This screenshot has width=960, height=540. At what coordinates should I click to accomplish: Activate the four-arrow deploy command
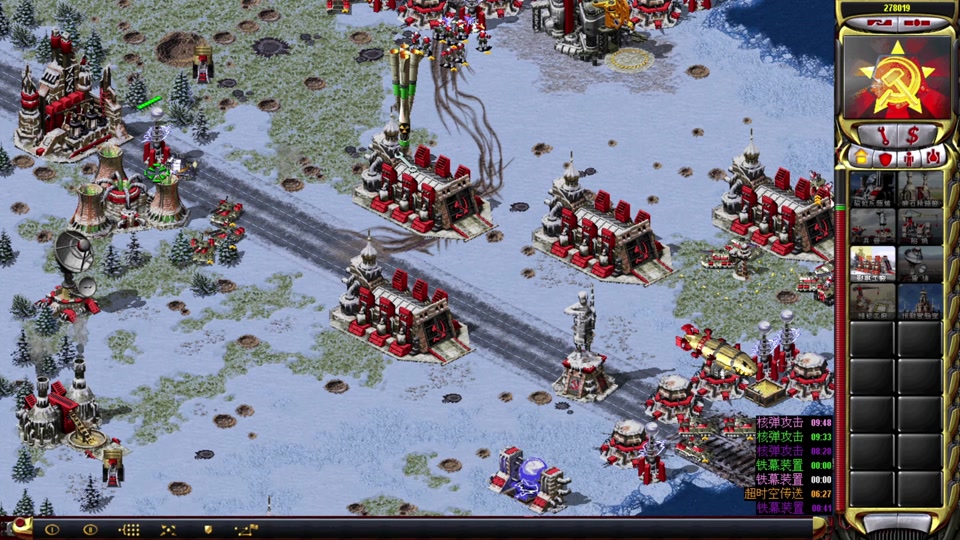(168, 529)
